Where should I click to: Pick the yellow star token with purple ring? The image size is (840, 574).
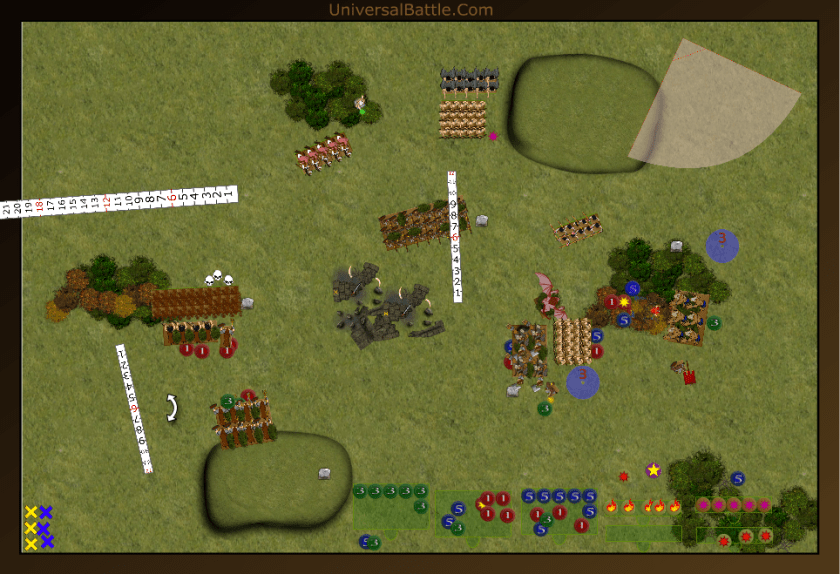(653, 470)
